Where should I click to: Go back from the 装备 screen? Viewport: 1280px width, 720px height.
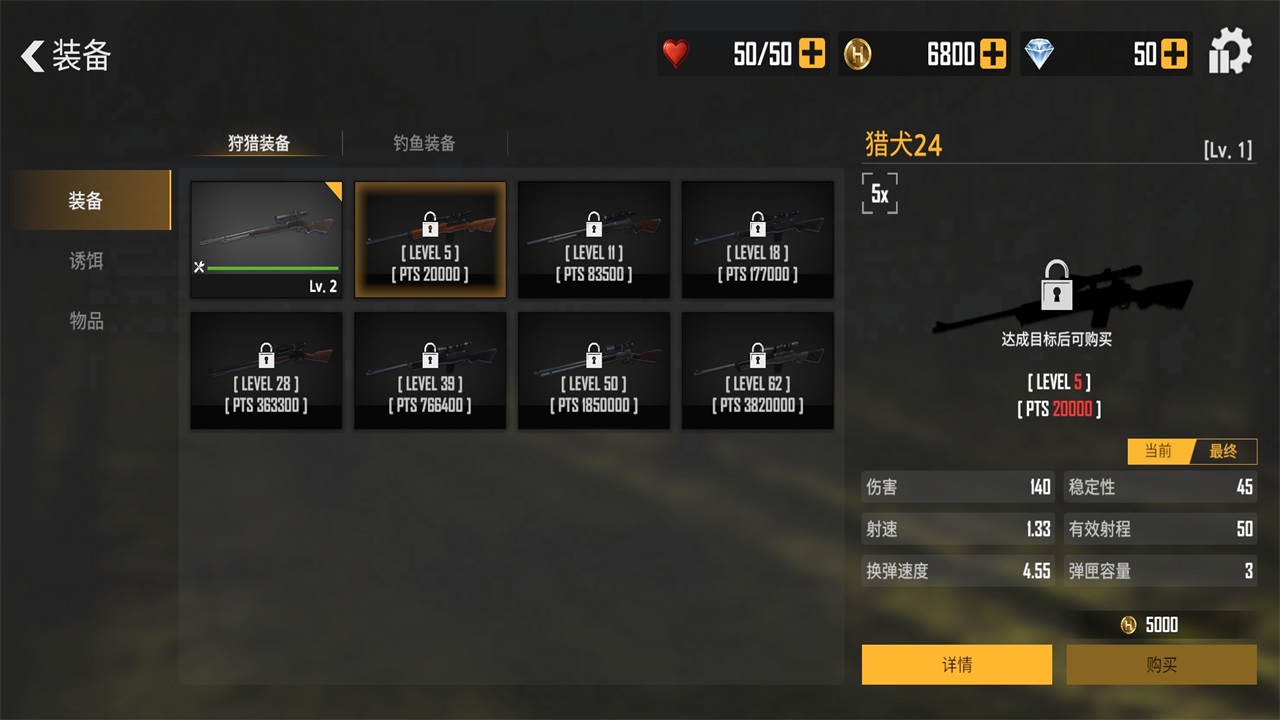pyautogui.click(x=35, y=56)
